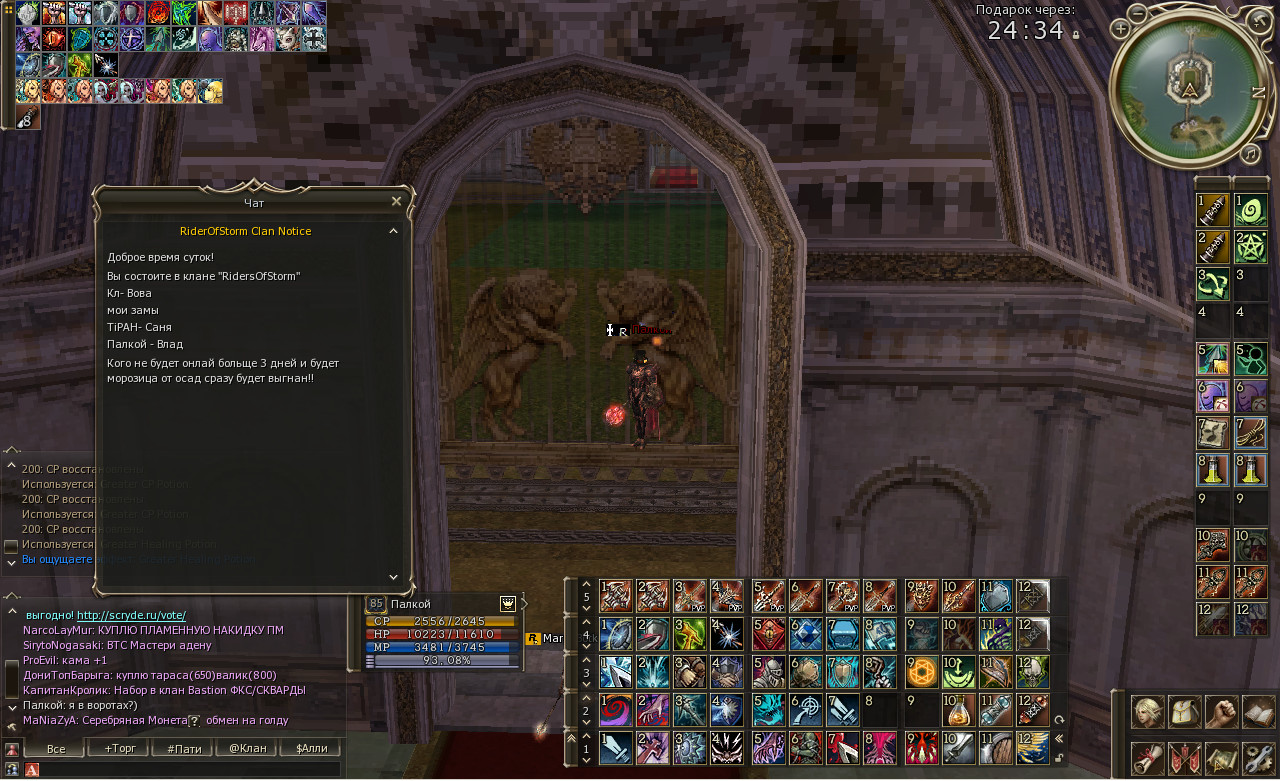
Task: Collapse the RiderOfStorm Clan Notice section
Action: tap(393, 231)
